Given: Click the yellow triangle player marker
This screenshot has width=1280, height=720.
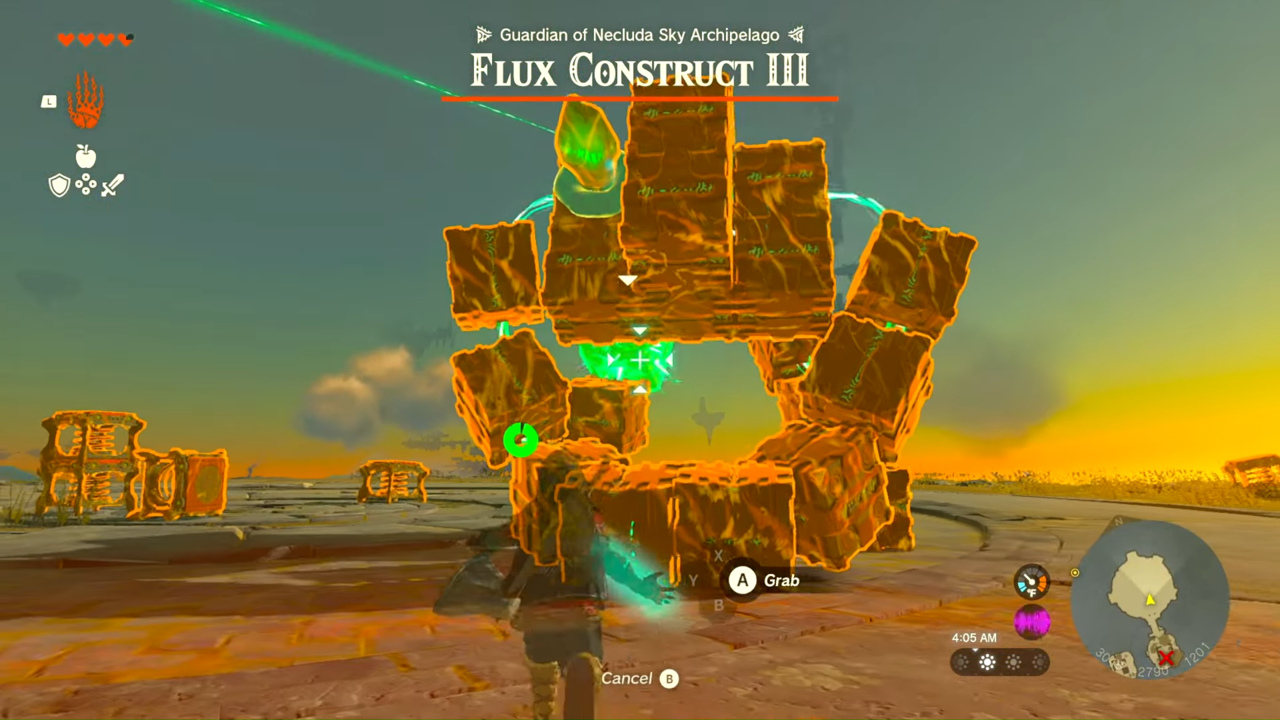Looking at the screenshot, I should 1150,600.
